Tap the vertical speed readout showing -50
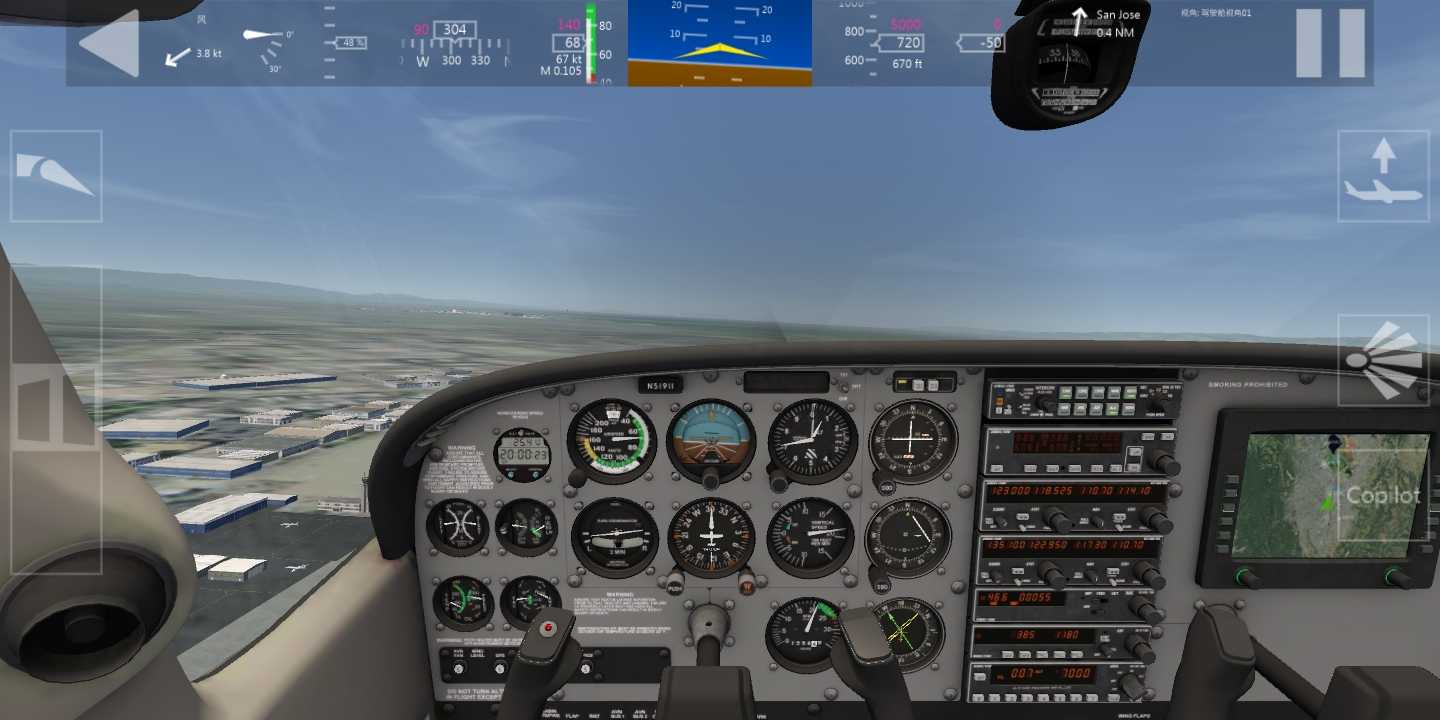The height and width of the screenshot is (720, 1440). point(983,42)
